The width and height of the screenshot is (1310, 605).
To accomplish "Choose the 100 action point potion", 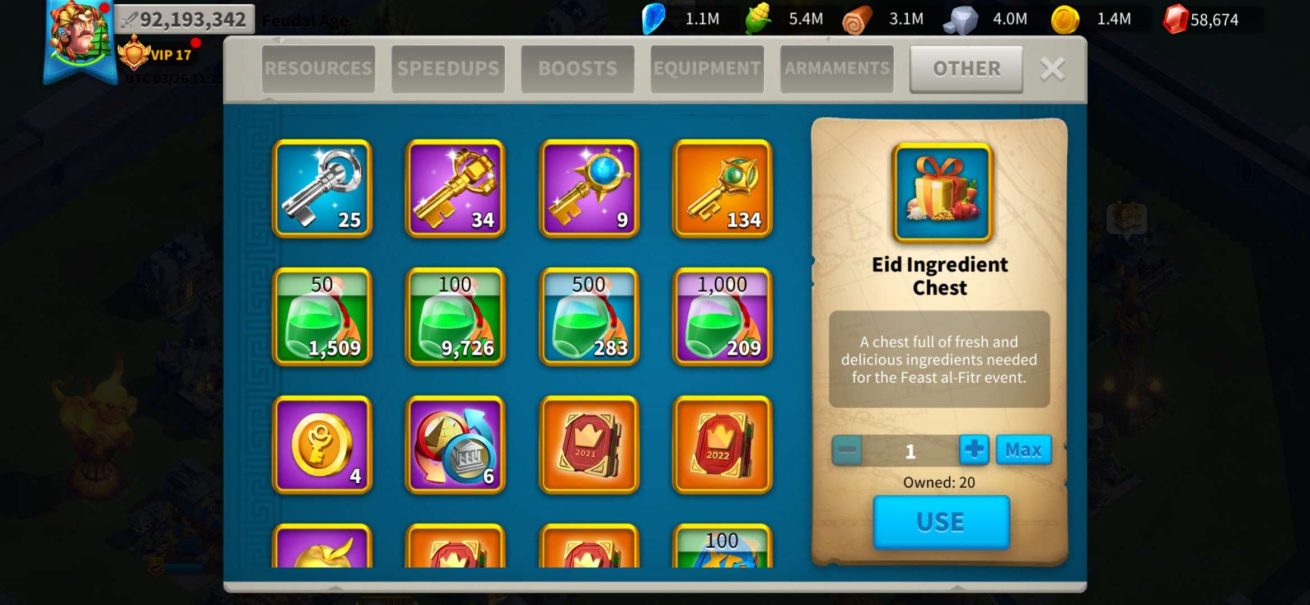I will click(x=455, y=316).
